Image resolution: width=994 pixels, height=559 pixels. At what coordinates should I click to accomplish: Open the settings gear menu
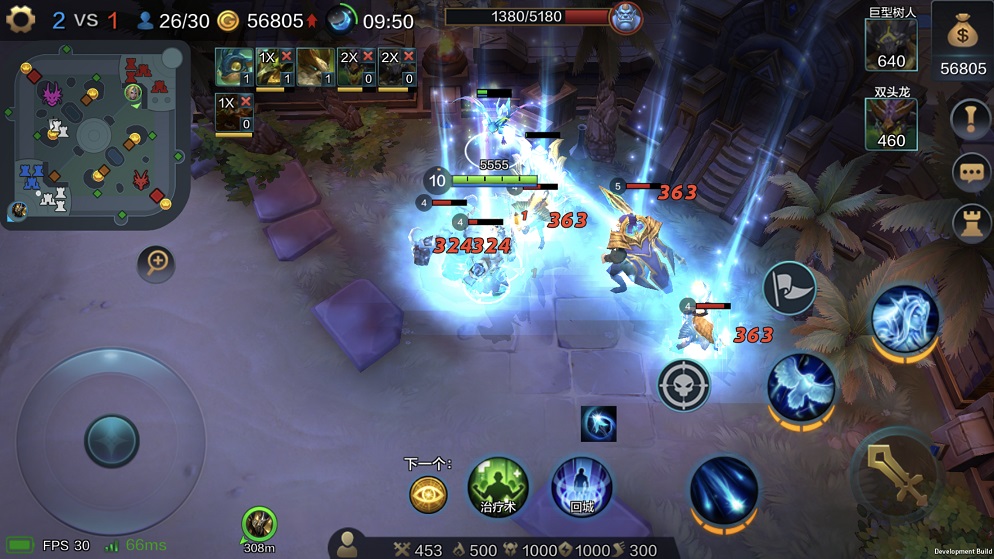click(x=20, y=20)
